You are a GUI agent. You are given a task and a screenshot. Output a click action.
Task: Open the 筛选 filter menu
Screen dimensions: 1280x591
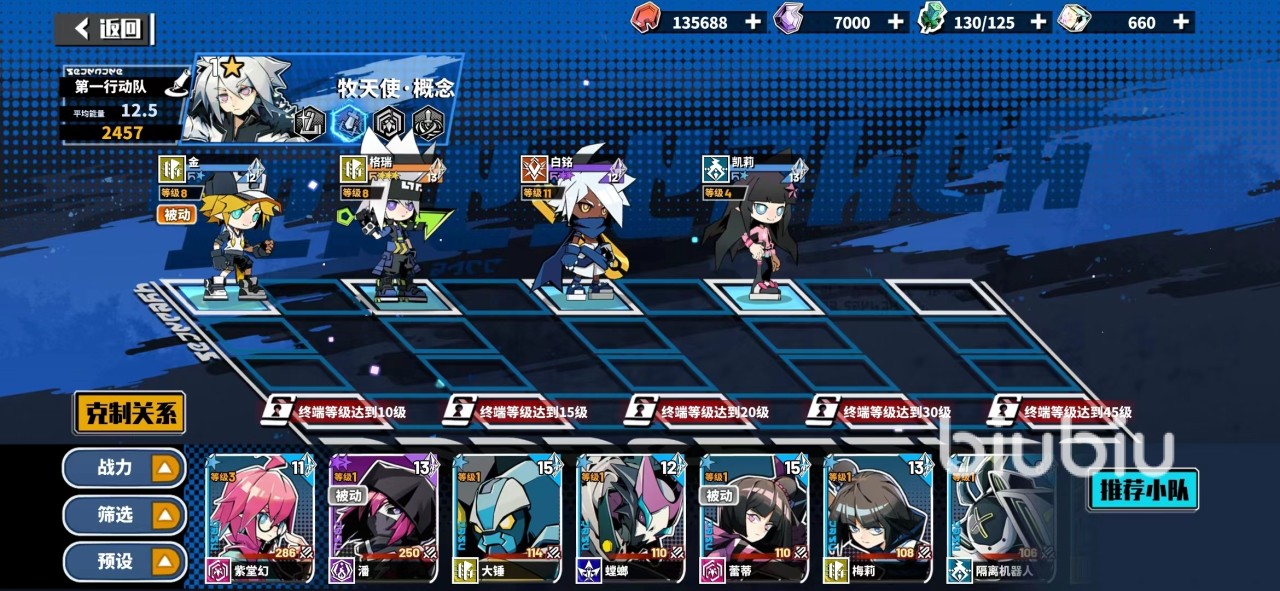(124, 515)
